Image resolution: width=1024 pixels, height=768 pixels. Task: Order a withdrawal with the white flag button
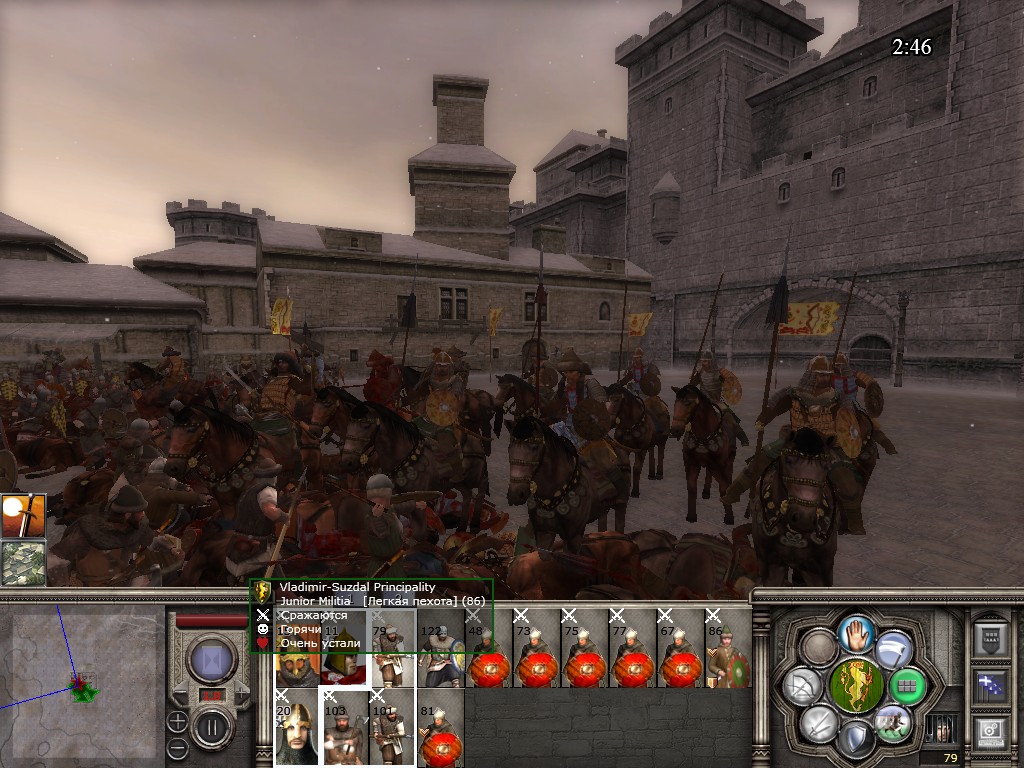891,651
